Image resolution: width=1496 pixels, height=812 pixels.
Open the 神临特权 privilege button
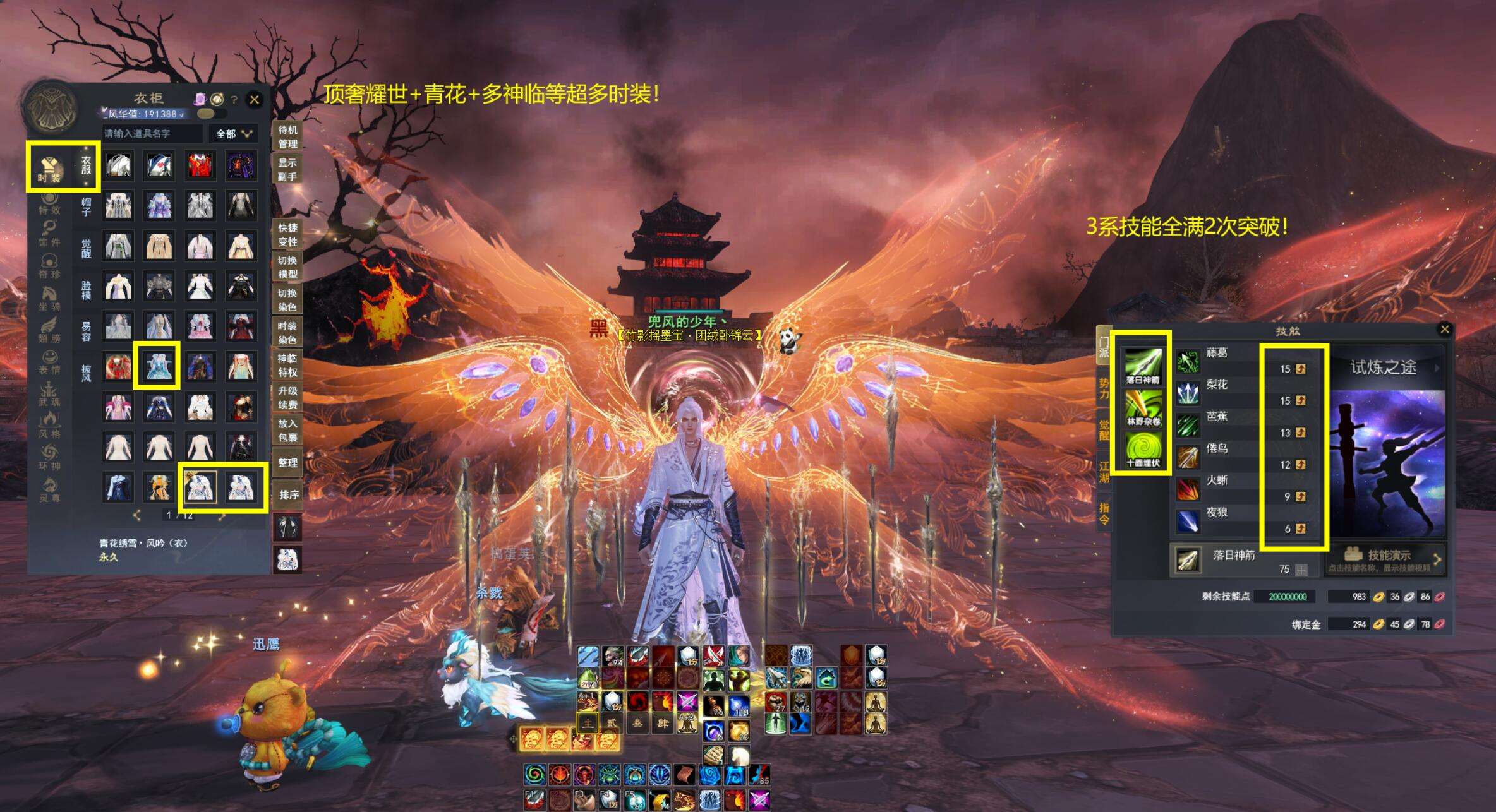coord(287,365)
